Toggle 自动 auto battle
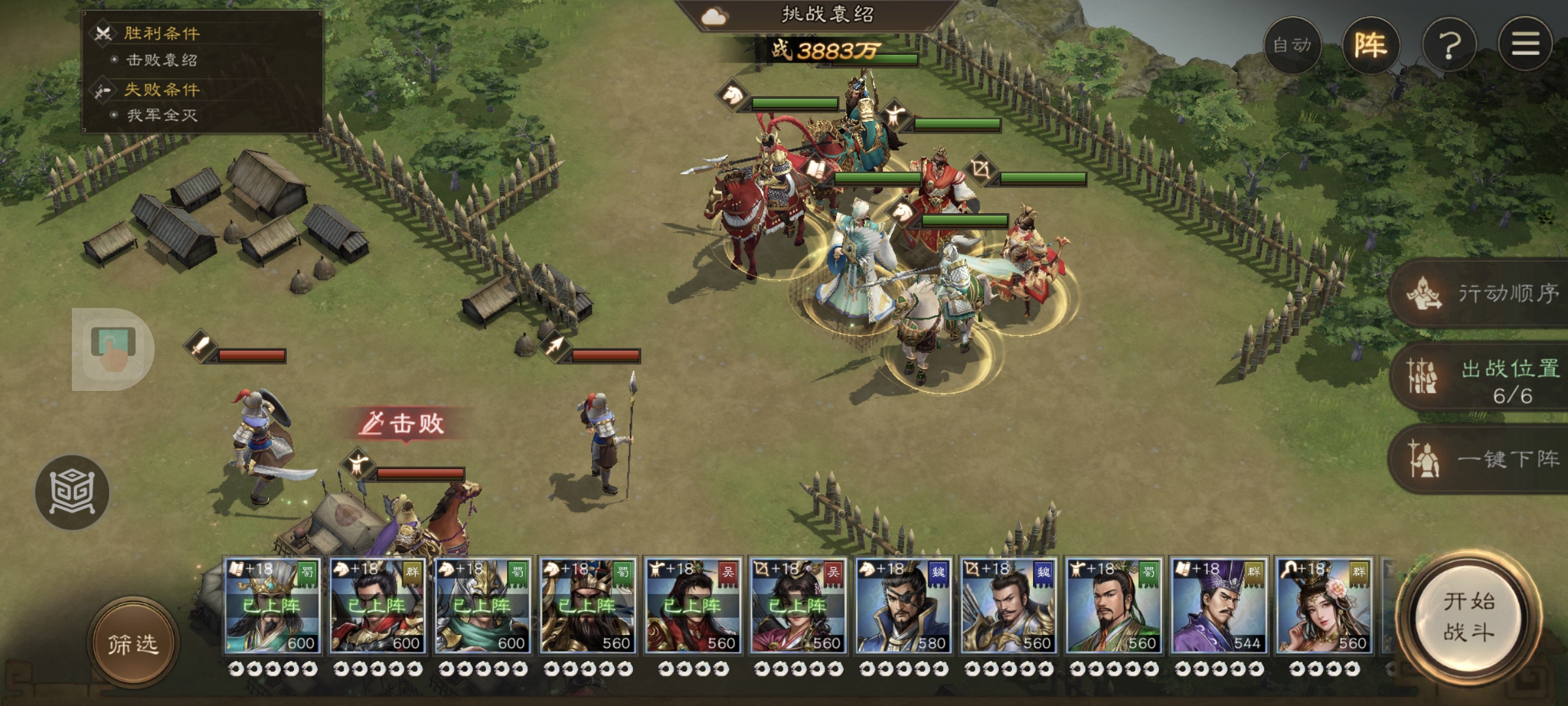Viewport: 1568px width, 706px height. [x=1292, y=45]
